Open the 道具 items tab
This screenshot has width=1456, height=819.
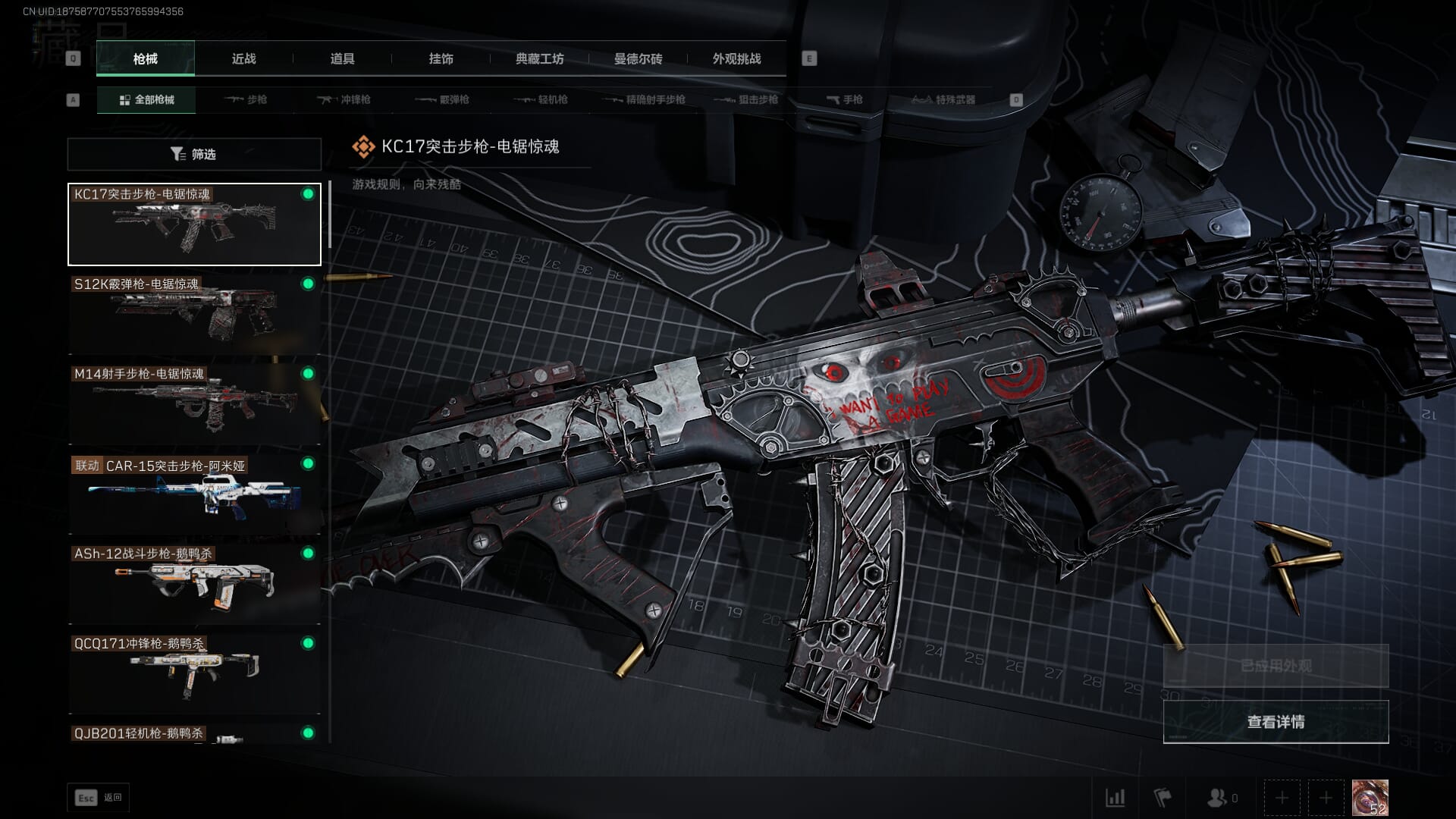[x=342, y=58]
